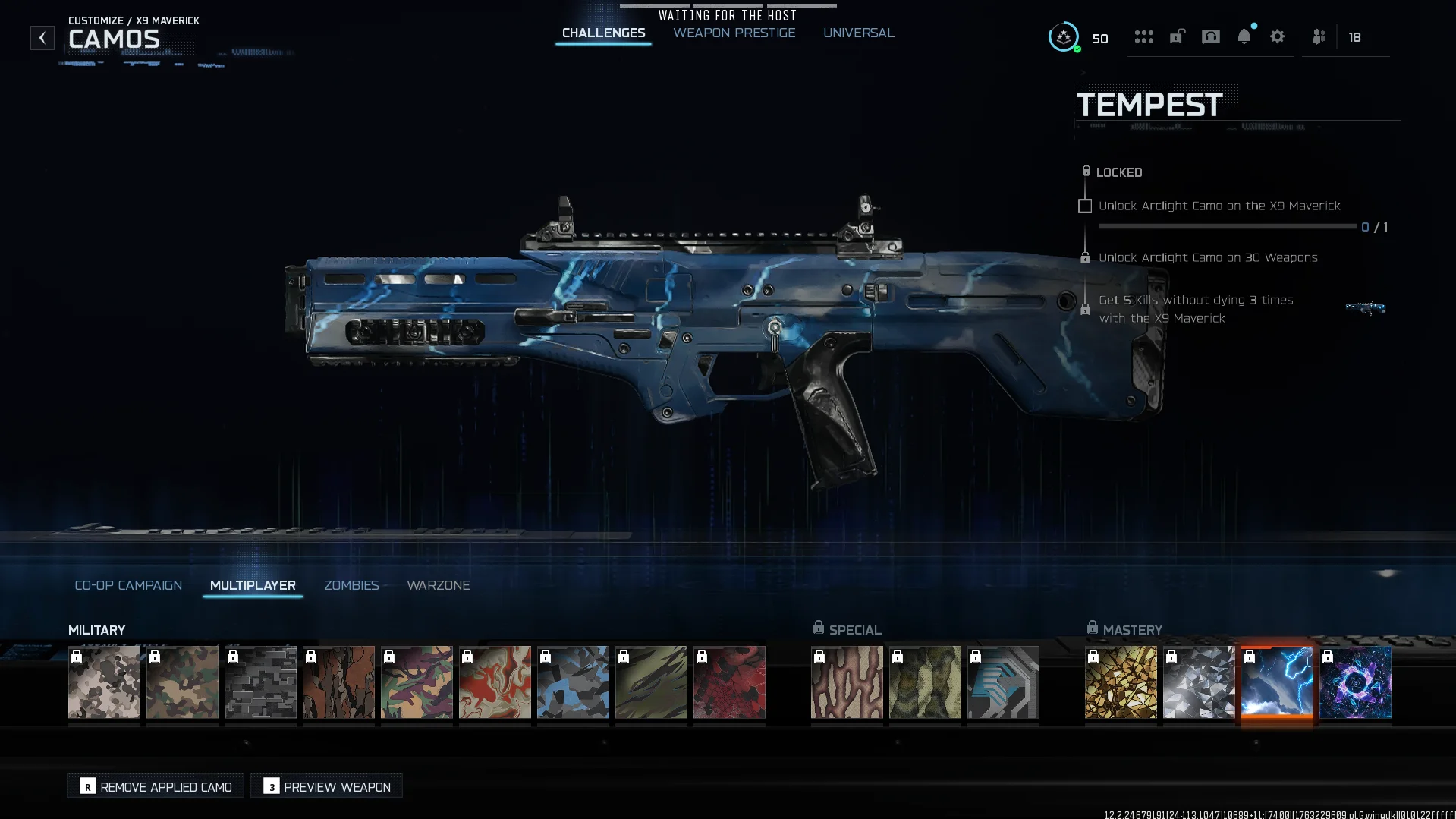The width and height of the screenshot is (1456, 819).
Task: Click the Preview Weapon button
Action: [327, 786]
